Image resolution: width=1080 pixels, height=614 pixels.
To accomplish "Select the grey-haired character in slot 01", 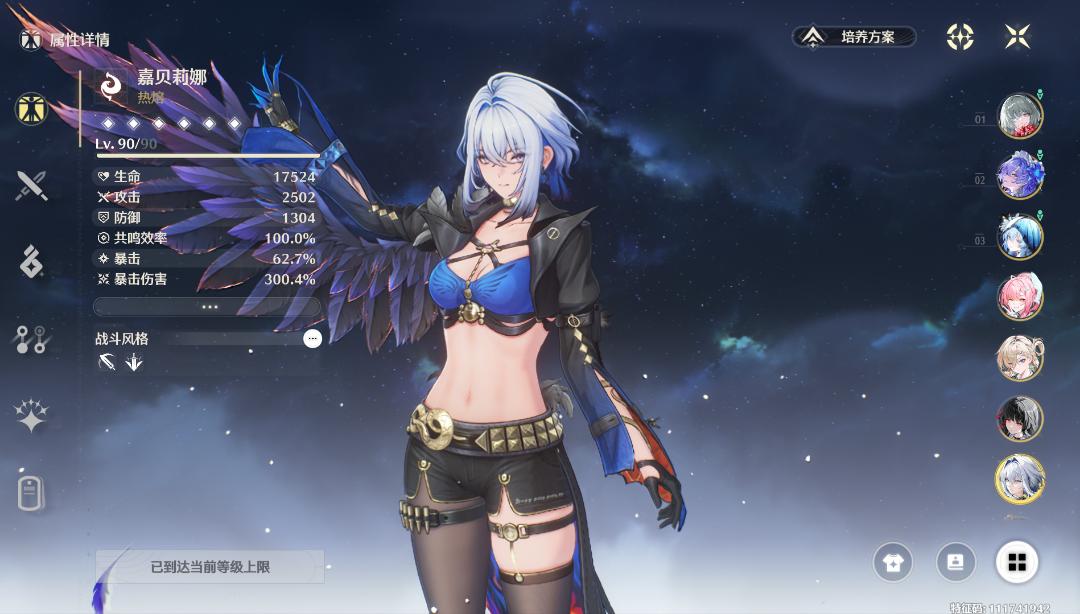I will click(x=1020, y=116).
